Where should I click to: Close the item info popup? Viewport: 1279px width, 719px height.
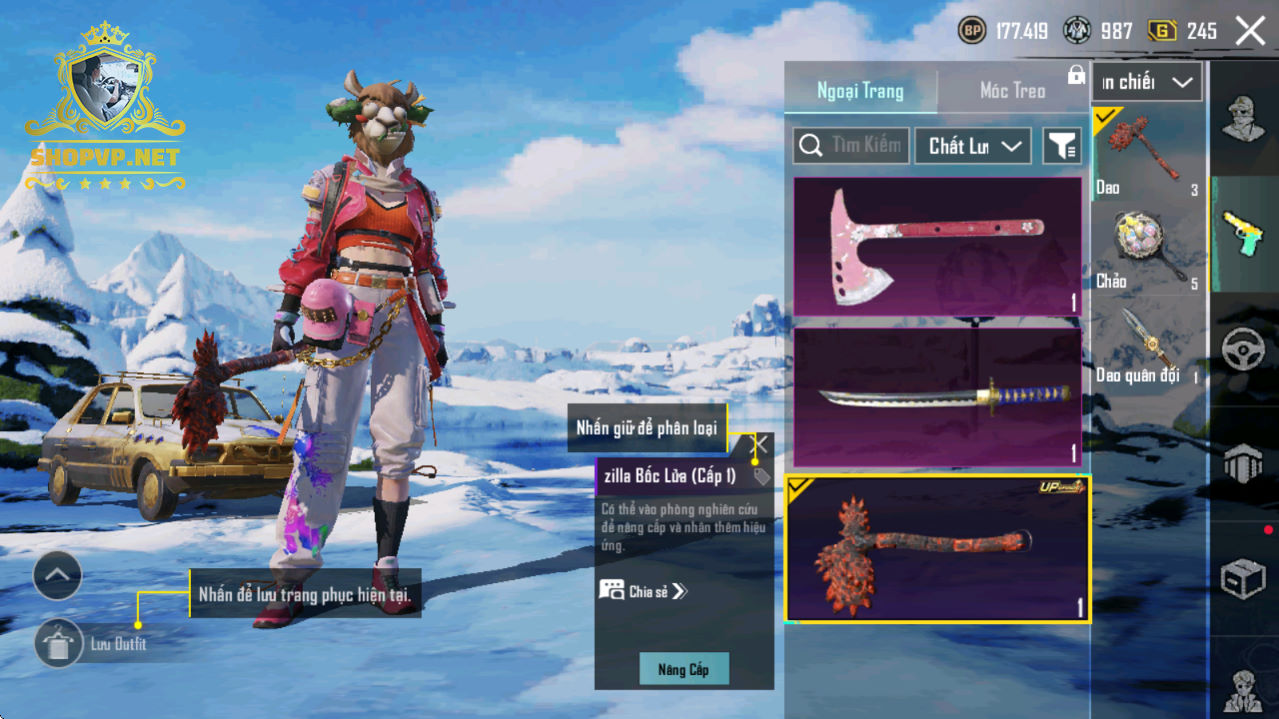point(761,444)
